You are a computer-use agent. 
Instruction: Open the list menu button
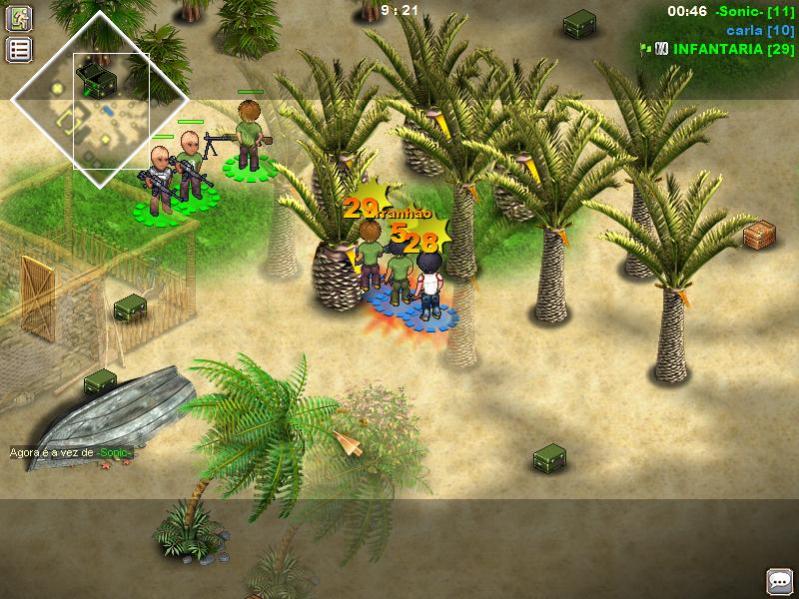[x=20, y=50]
